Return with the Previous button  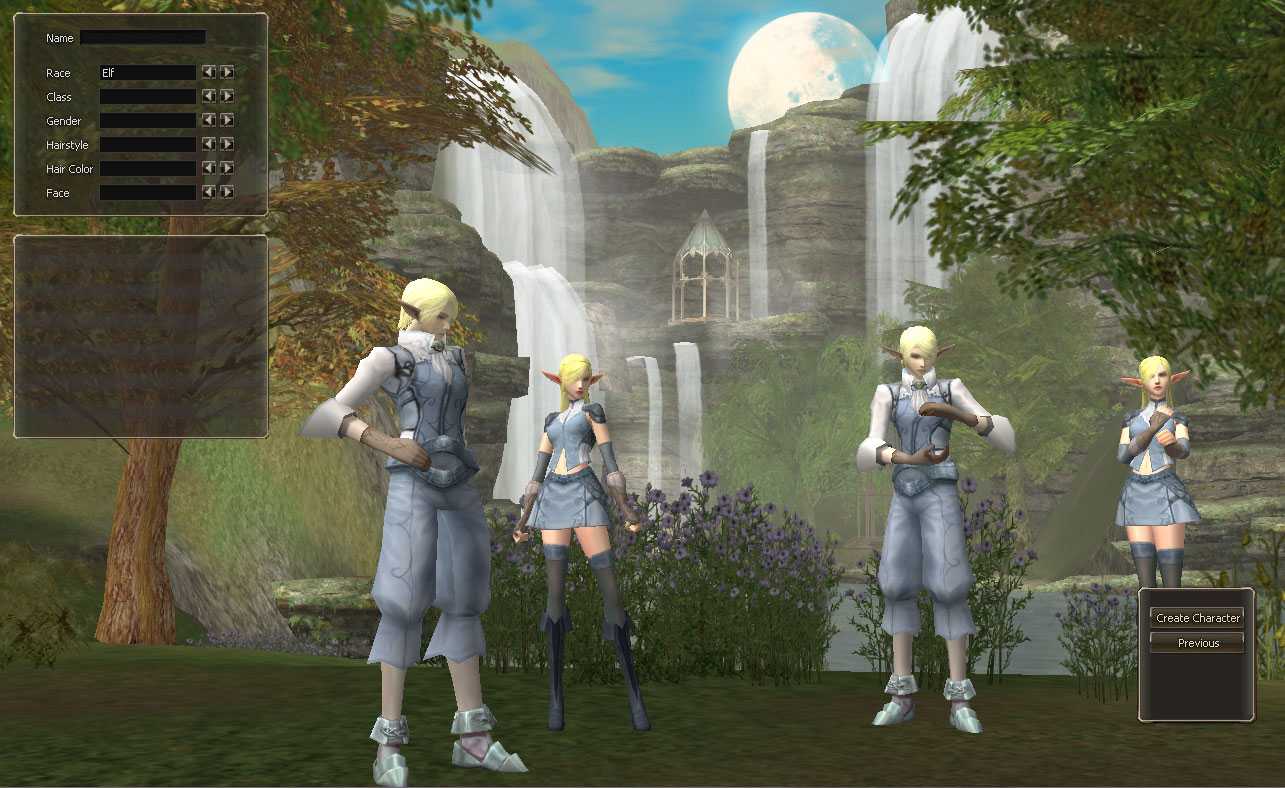(x=1197, y=643)
